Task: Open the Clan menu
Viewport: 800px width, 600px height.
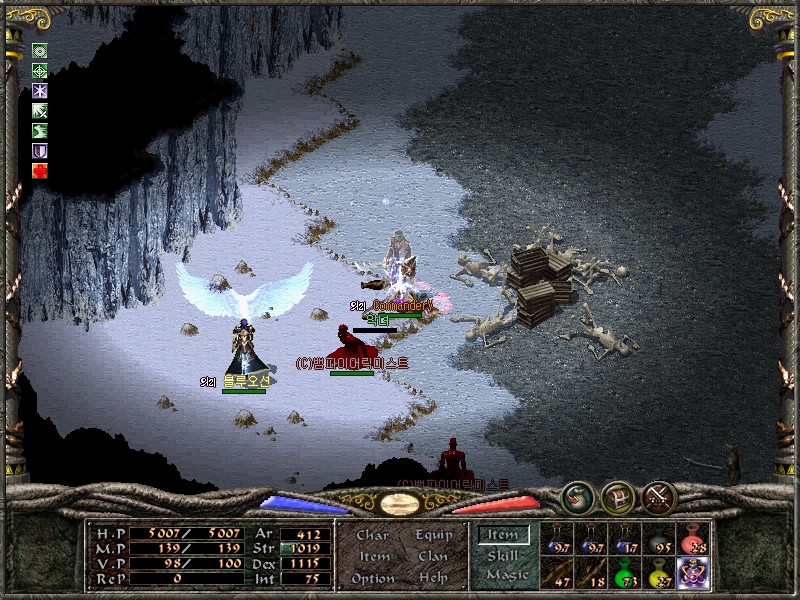Action: point(432,556)
